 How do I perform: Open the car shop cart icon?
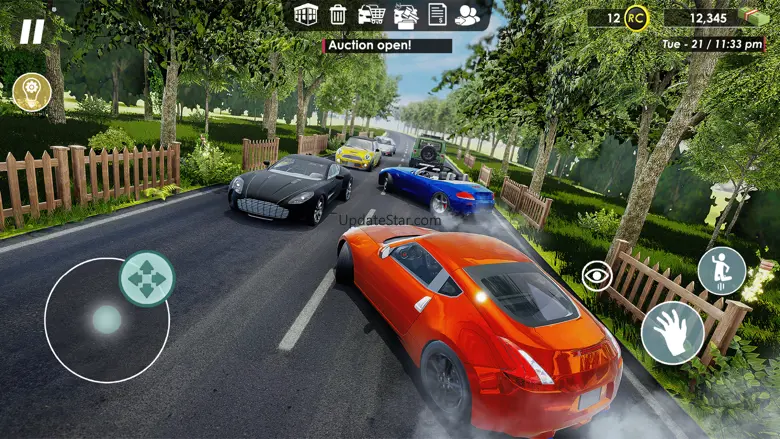click(x=372, y=14)
